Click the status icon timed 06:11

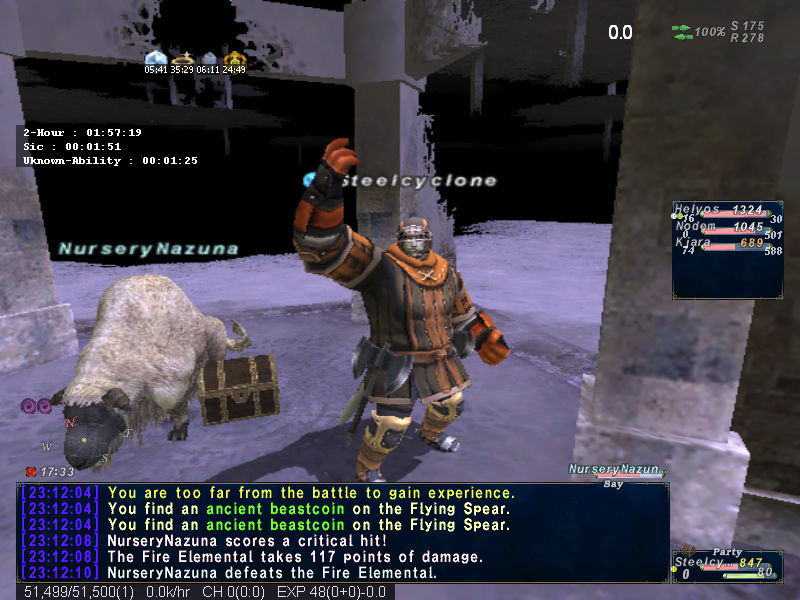[x=209, y=58]
